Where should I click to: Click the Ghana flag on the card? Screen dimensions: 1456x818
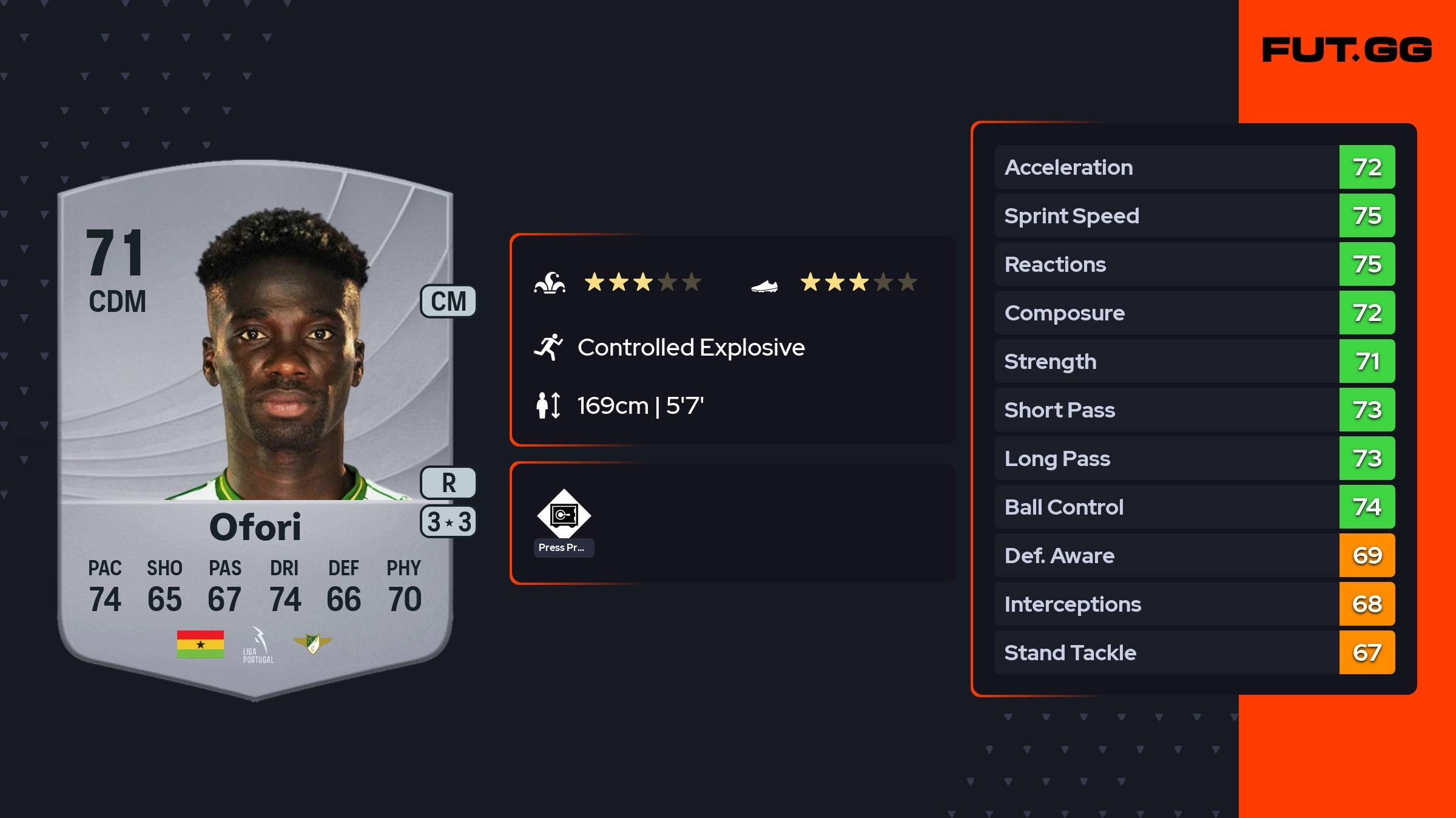click(200, 644)
